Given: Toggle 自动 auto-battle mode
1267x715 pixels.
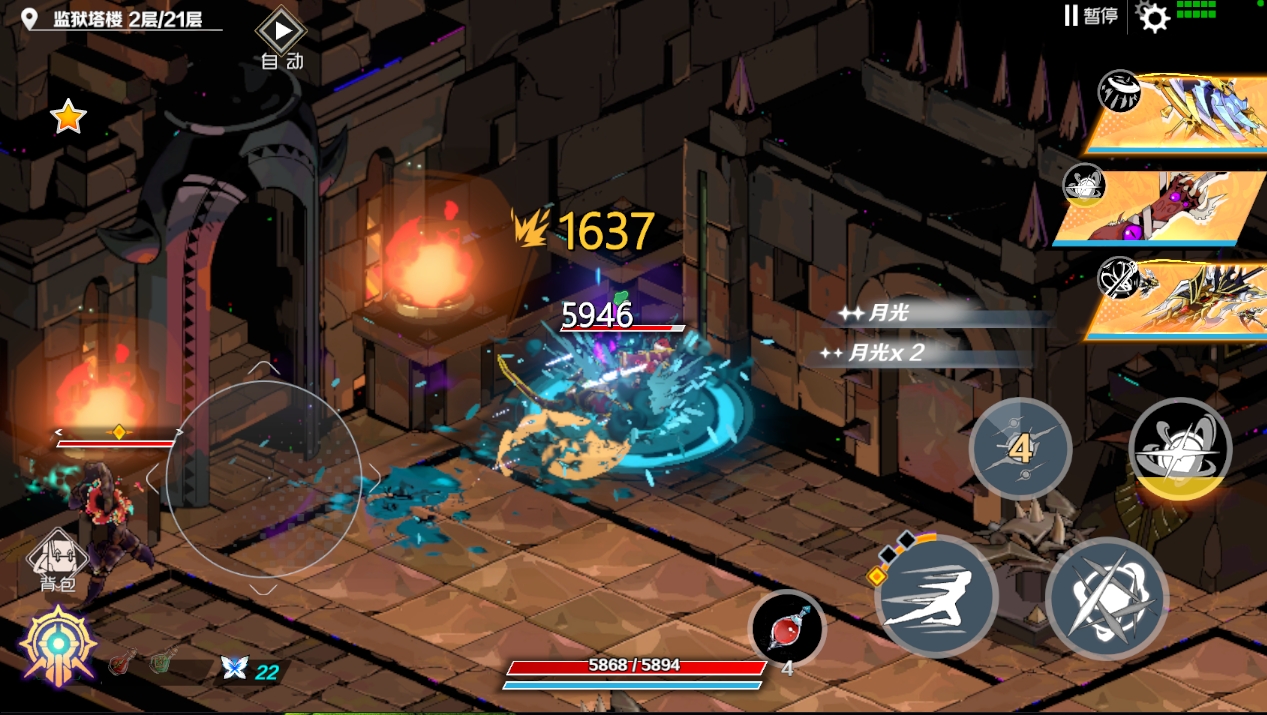Looking at the screenshot, I should [x=282, y=40].
